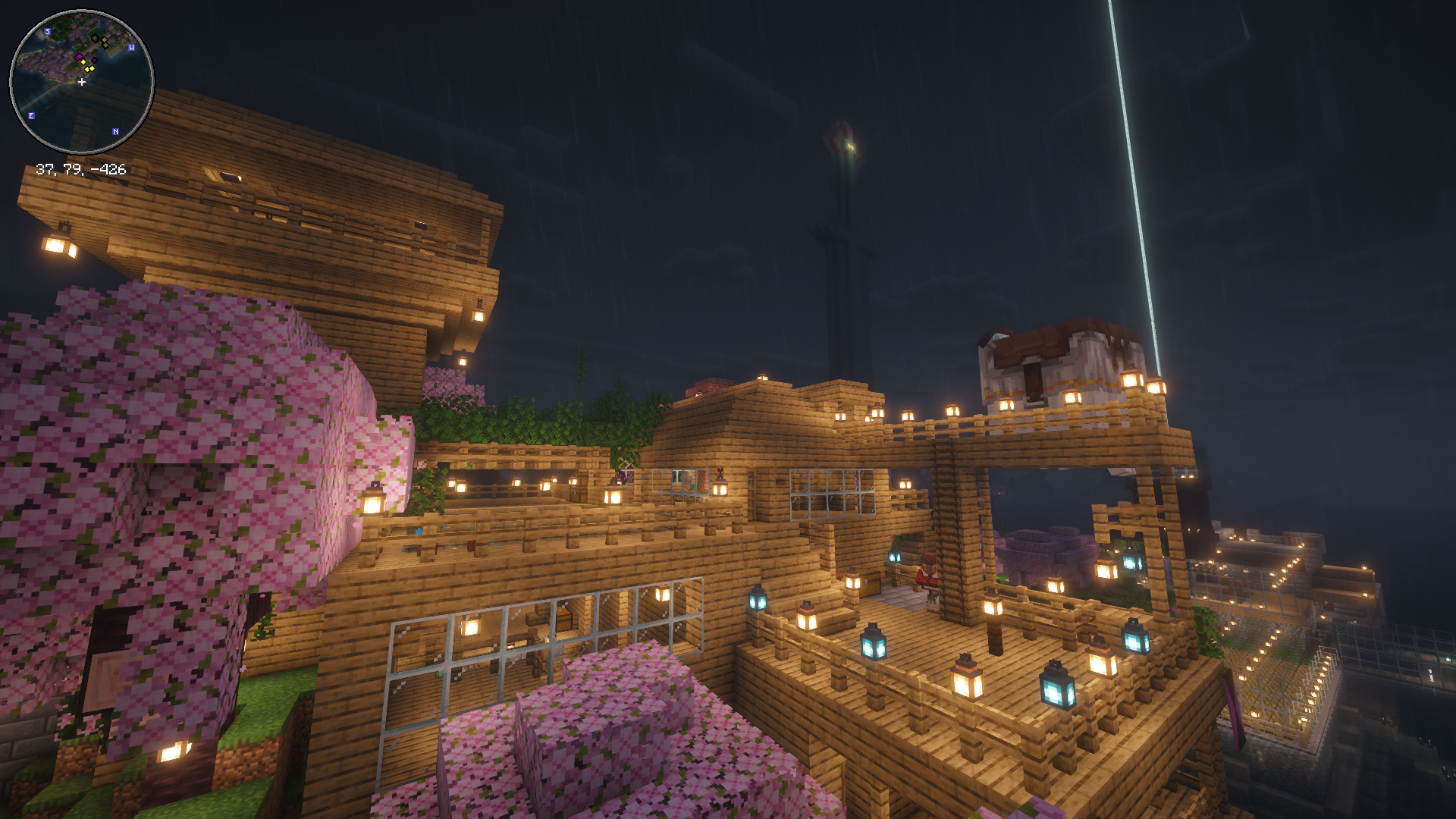The image size is (1456, 819).
Task: Click the purple waypoint diamond on the minimap
Action: (x=94, y=60)
